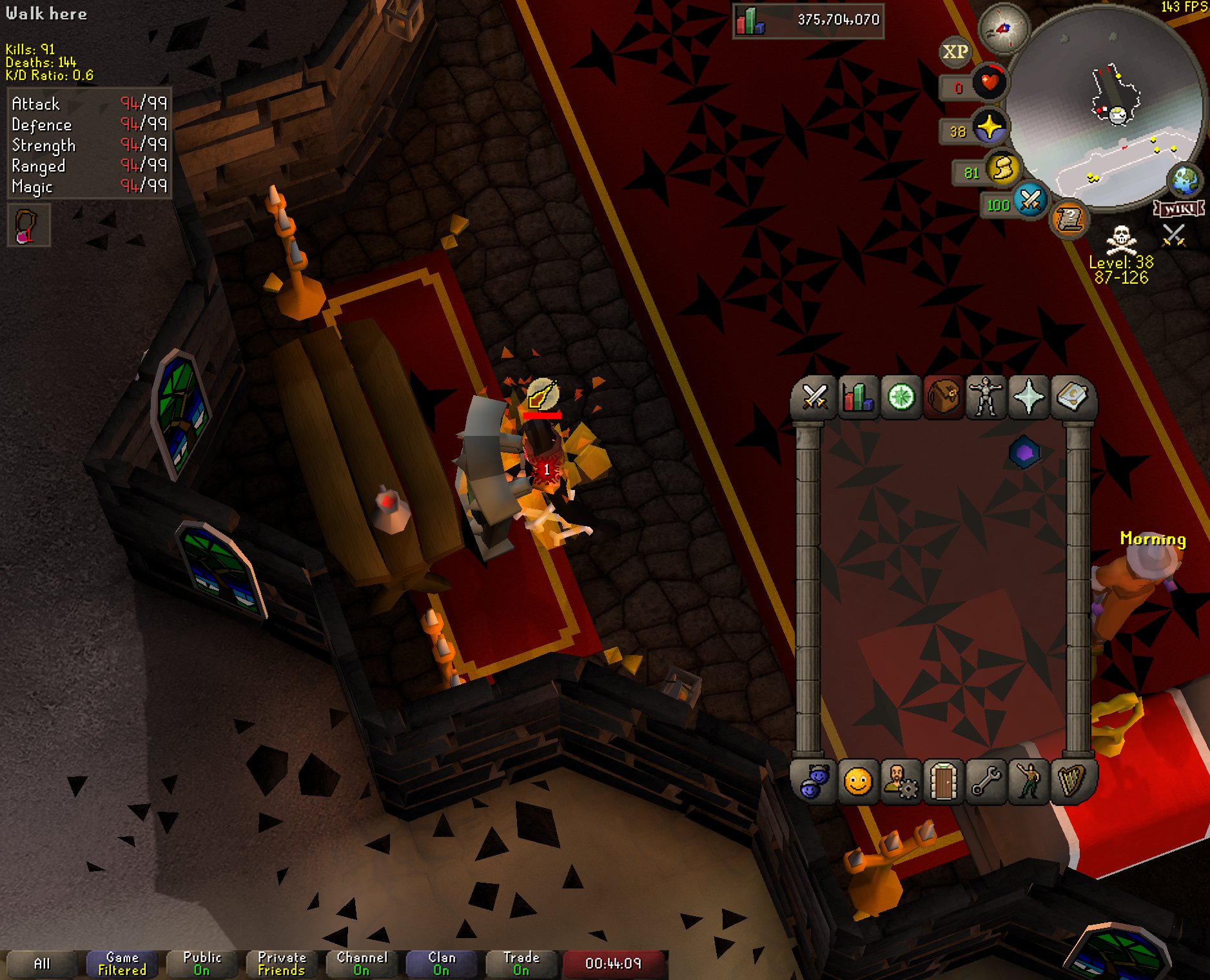Open the Prayer tab
Image resolution: width=1210 pixels, height=980 pixels.
pos(1029,397)
